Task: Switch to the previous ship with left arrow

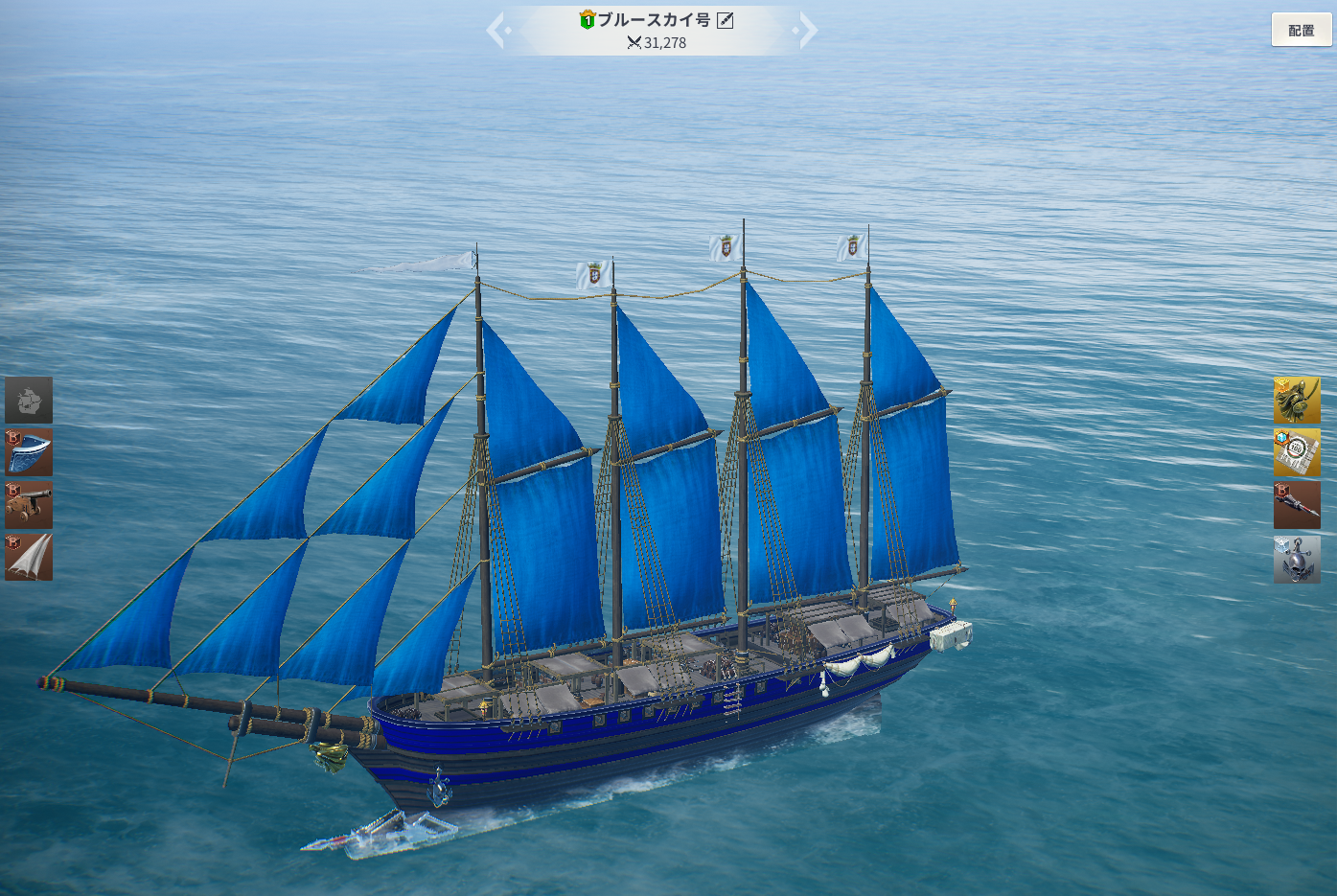Action: (496, 30)
